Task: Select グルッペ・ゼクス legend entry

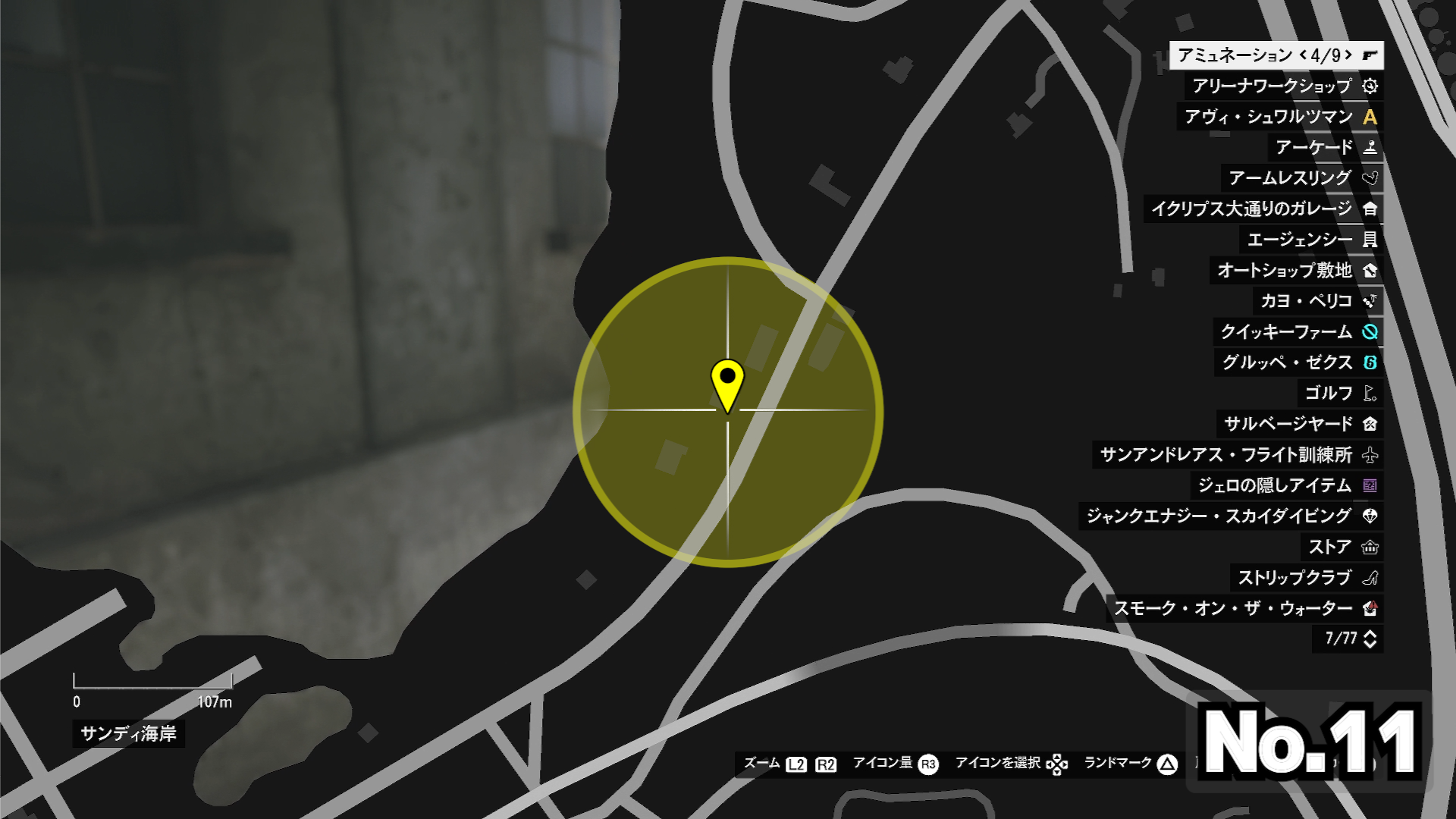Action: click(x=1298, y=362)
